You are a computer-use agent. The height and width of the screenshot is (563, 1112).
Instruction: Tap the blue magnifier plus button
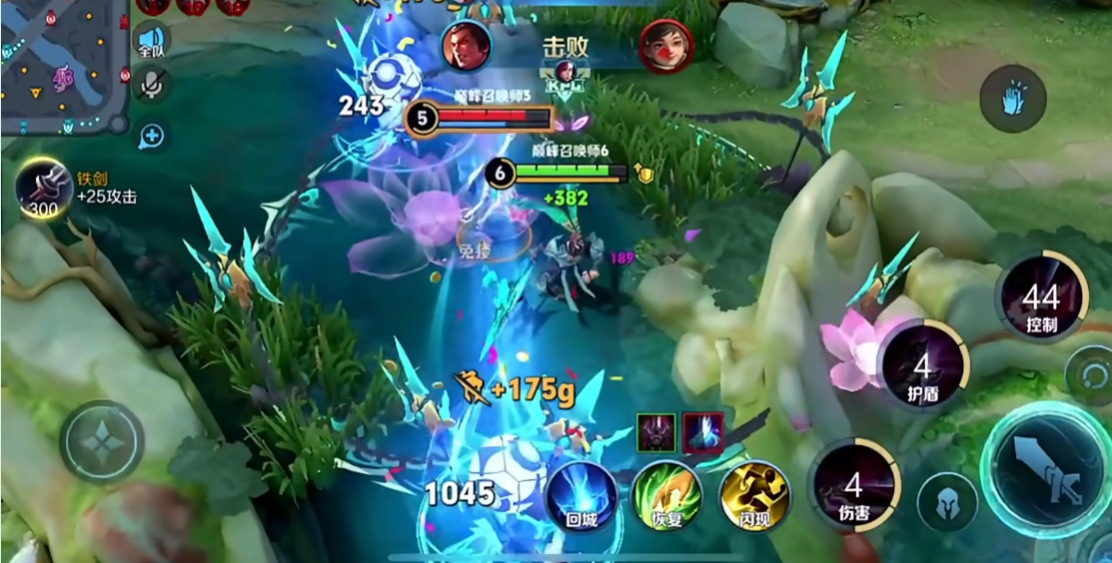coord(152,135)
